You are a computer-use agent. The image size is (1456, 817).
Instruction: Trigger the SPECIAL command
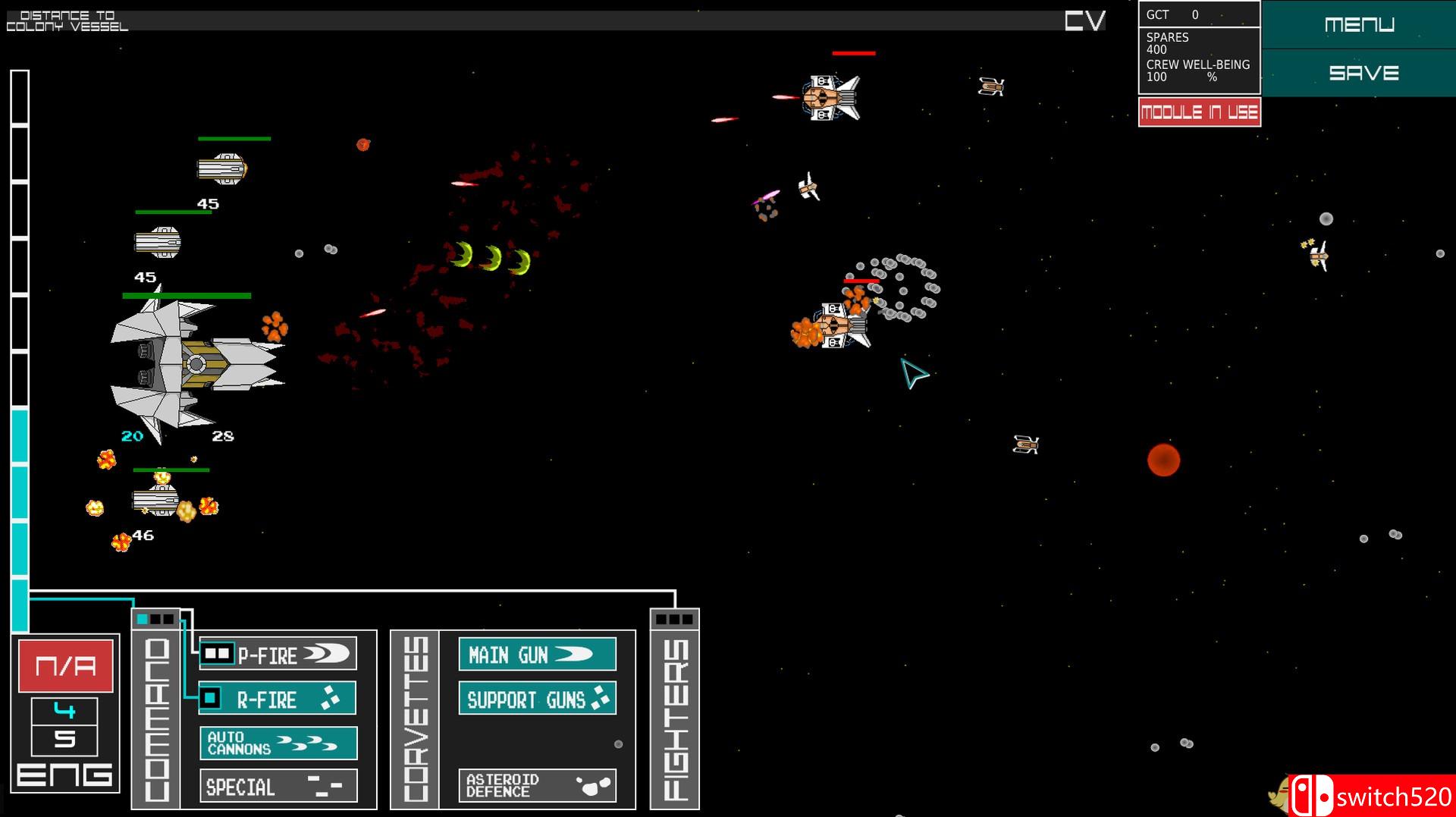278,787
